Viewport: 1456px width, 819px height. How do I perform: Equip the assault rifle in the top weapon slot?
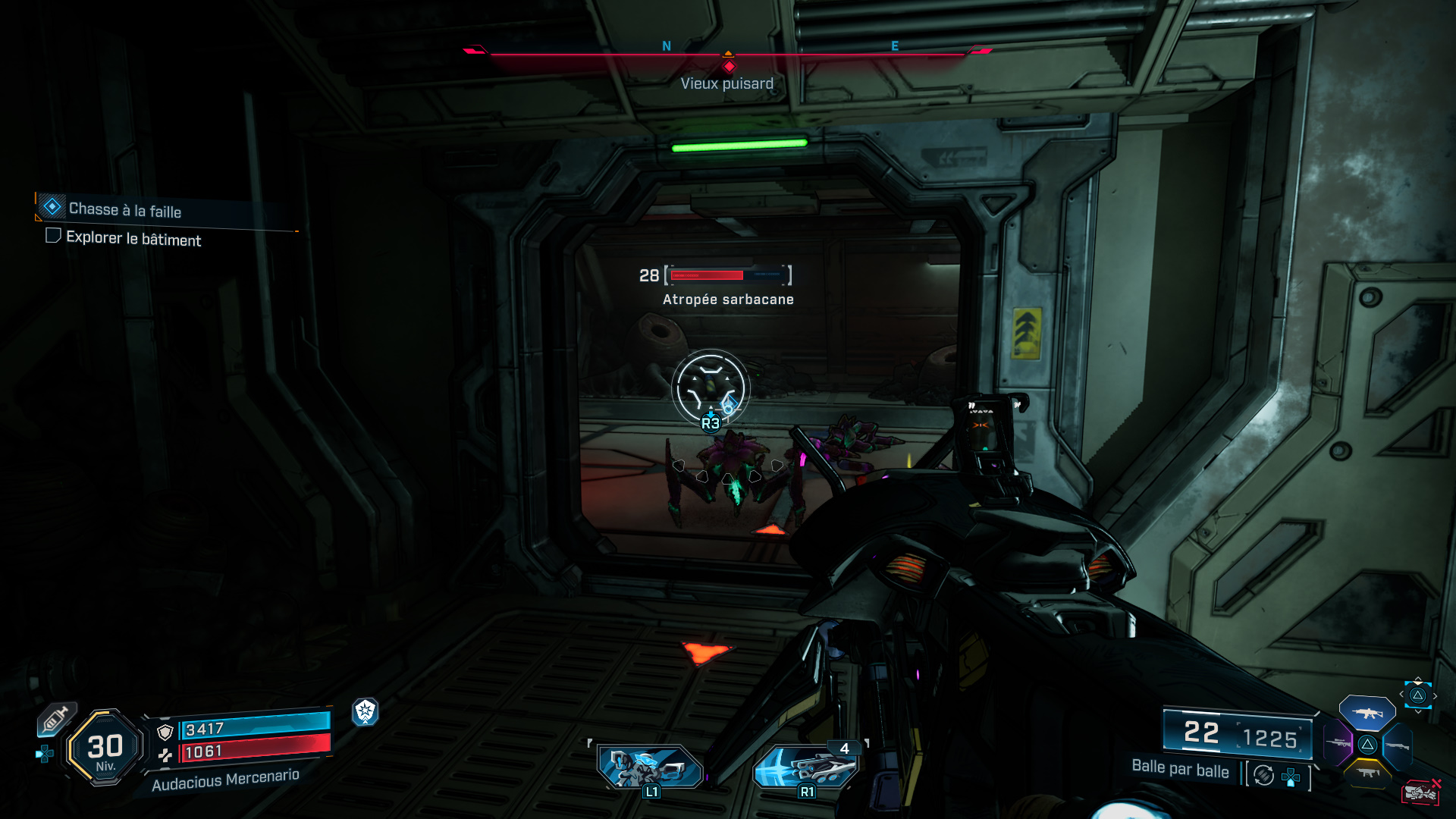tap(1367, 713)
